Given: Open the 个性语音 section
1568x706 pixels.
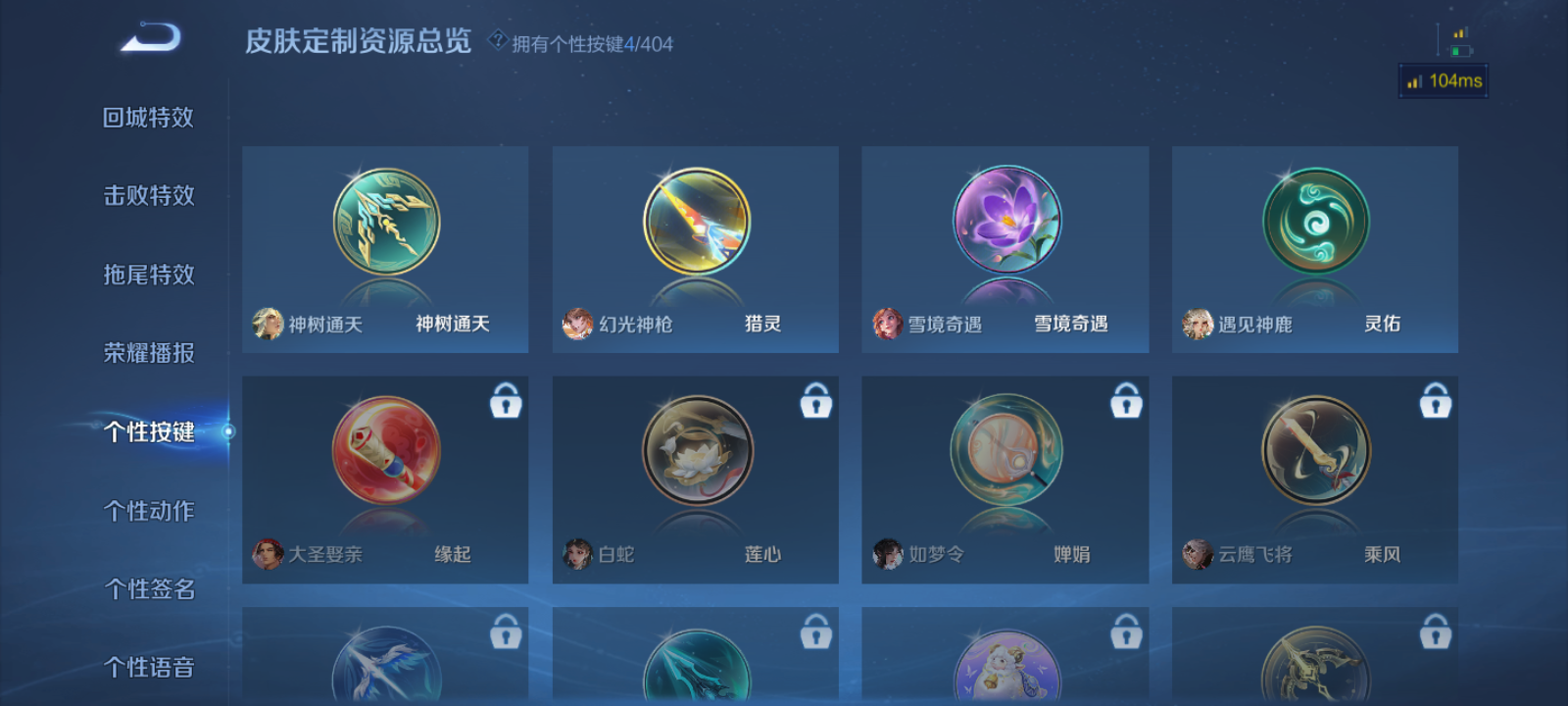Looking at the screenshot, I should pos(152,668).
